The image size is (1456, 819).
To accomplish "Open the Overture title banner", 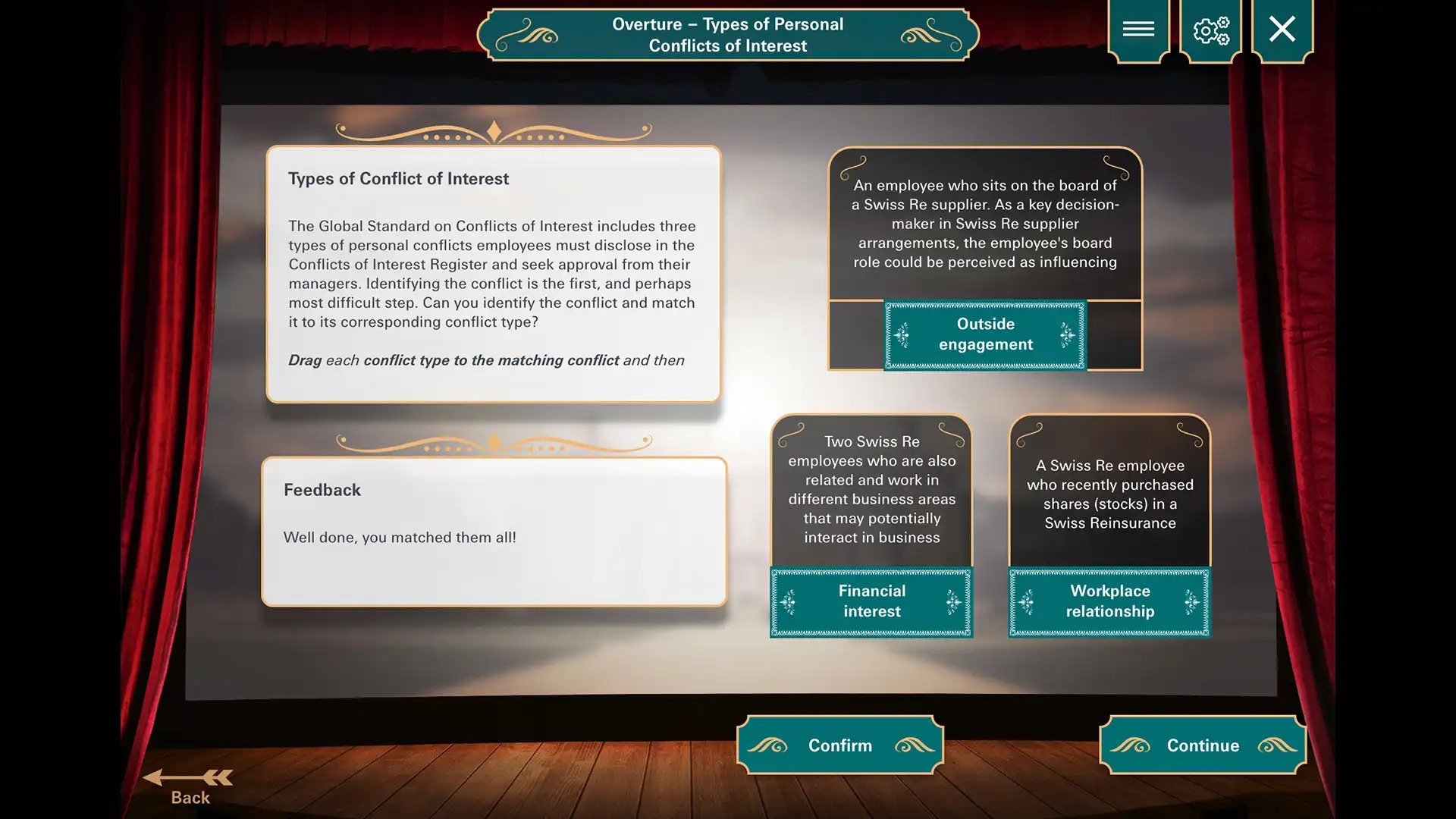I will point(727,34).
